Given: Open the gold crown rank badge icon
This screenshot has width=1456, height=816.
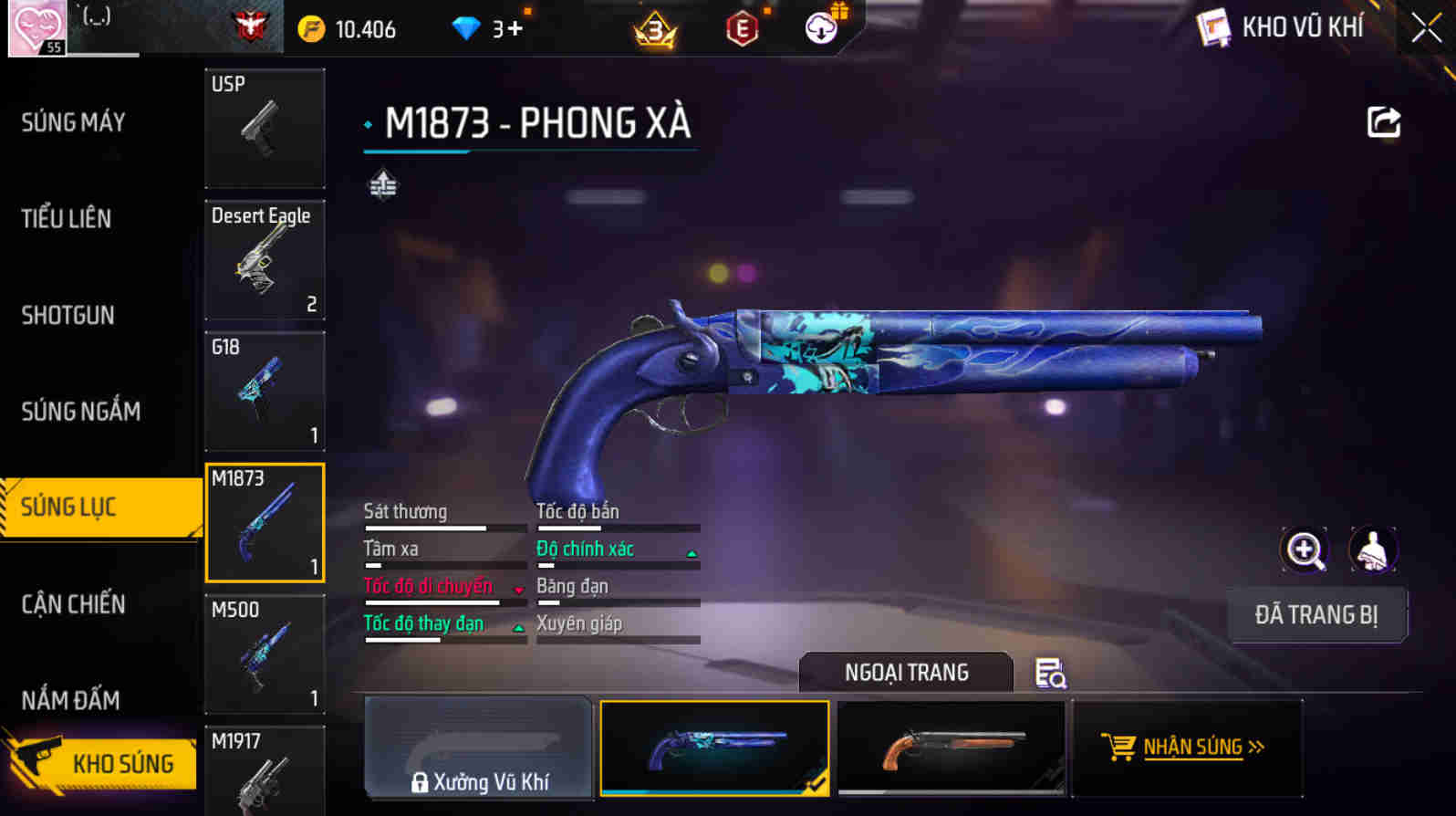Looking at the screenshot, I should (653, 30).
